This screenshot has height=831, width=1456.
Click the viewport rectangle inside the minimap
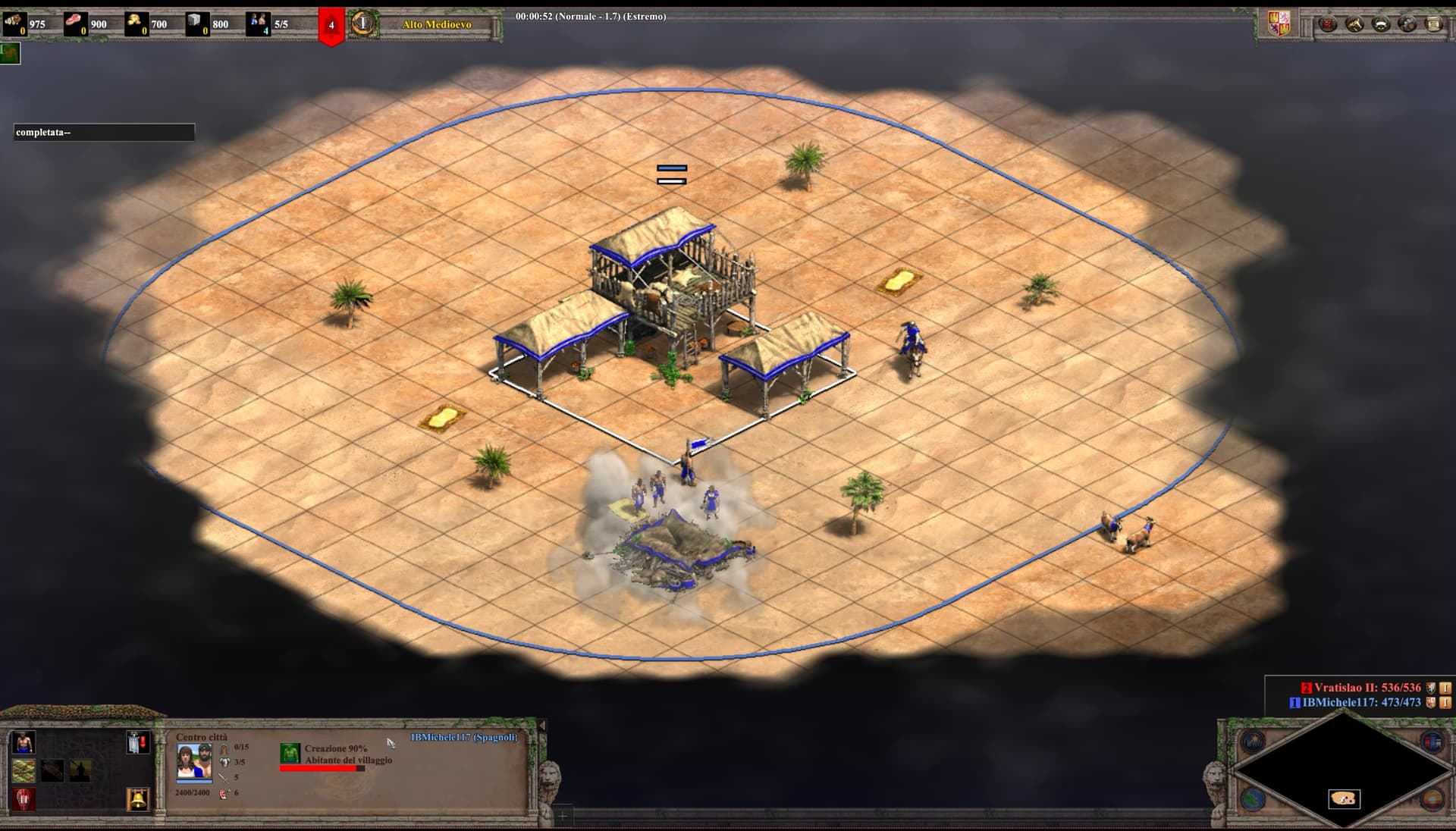pos(1343,799)
